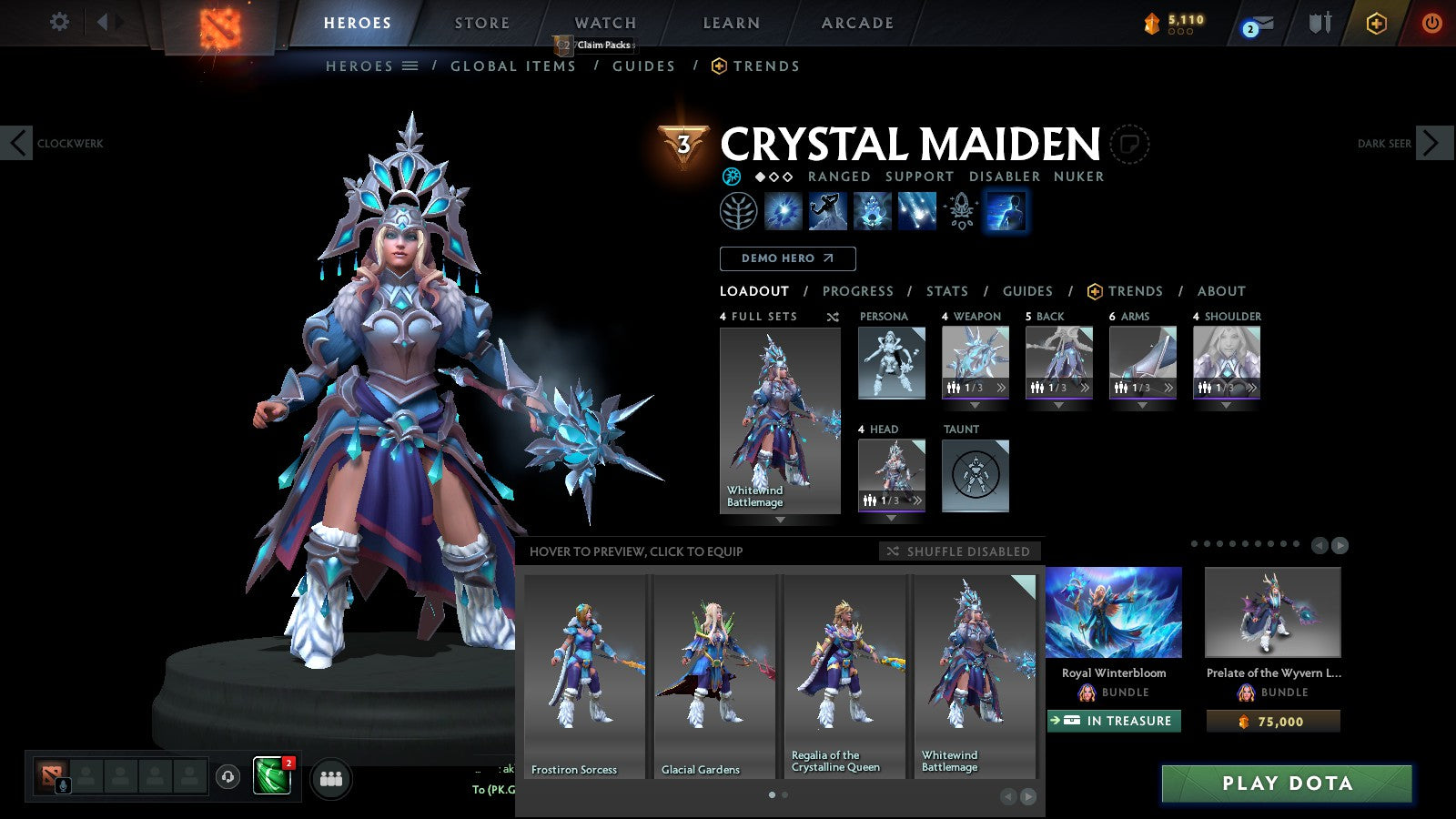Go to previous hero Clockwerk

17,143
